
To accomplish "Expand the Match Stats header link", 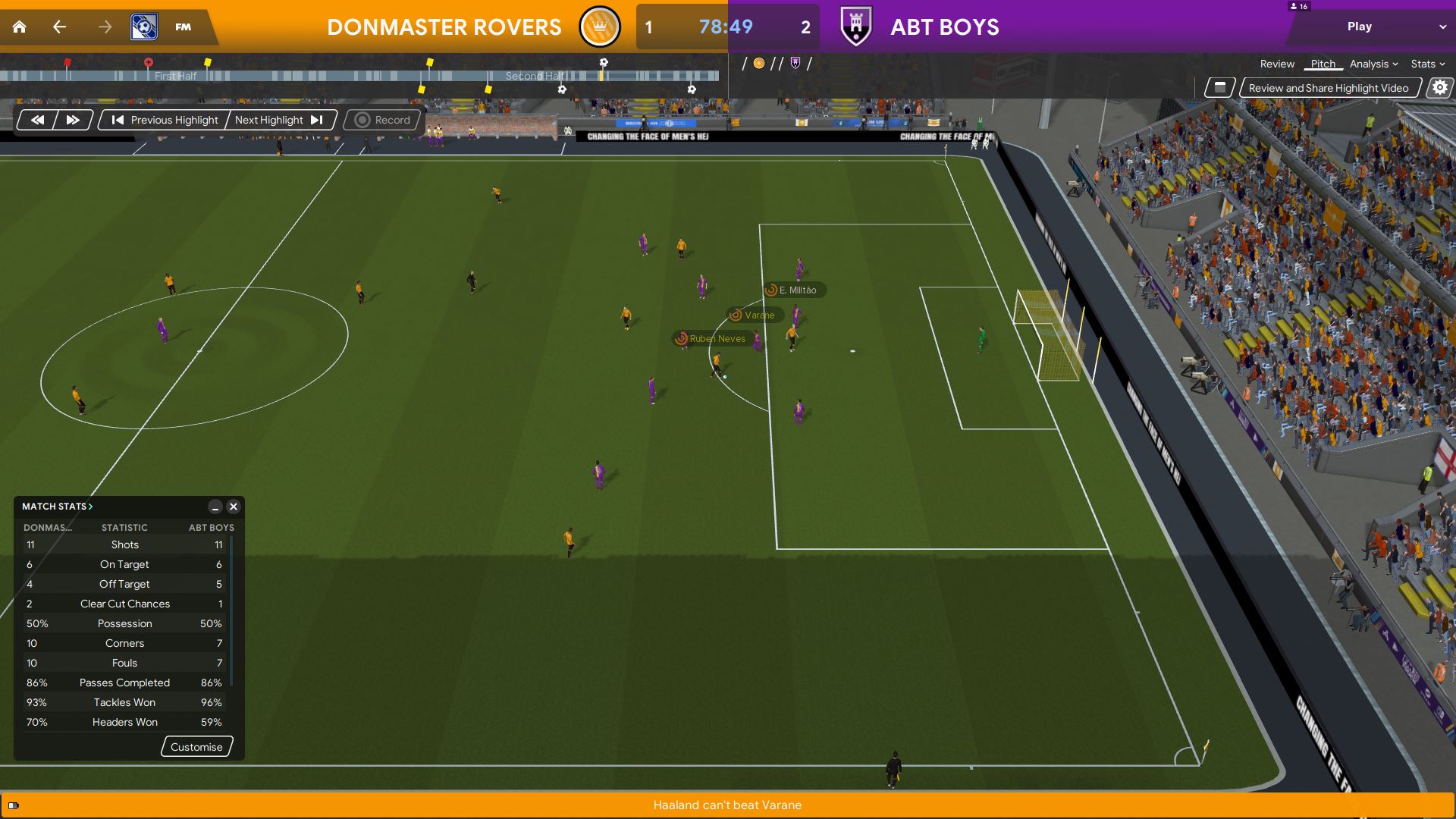I will pyautogui.click(x=58, y=507).
